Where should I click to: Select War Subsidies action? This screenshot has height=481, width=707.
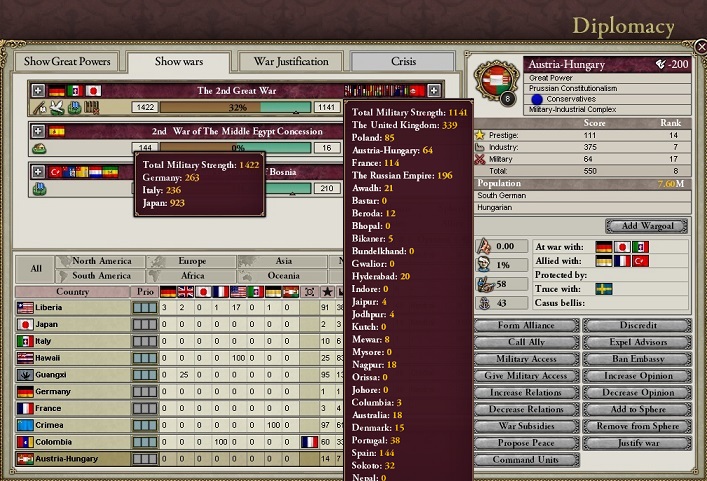tap(526, 426)
